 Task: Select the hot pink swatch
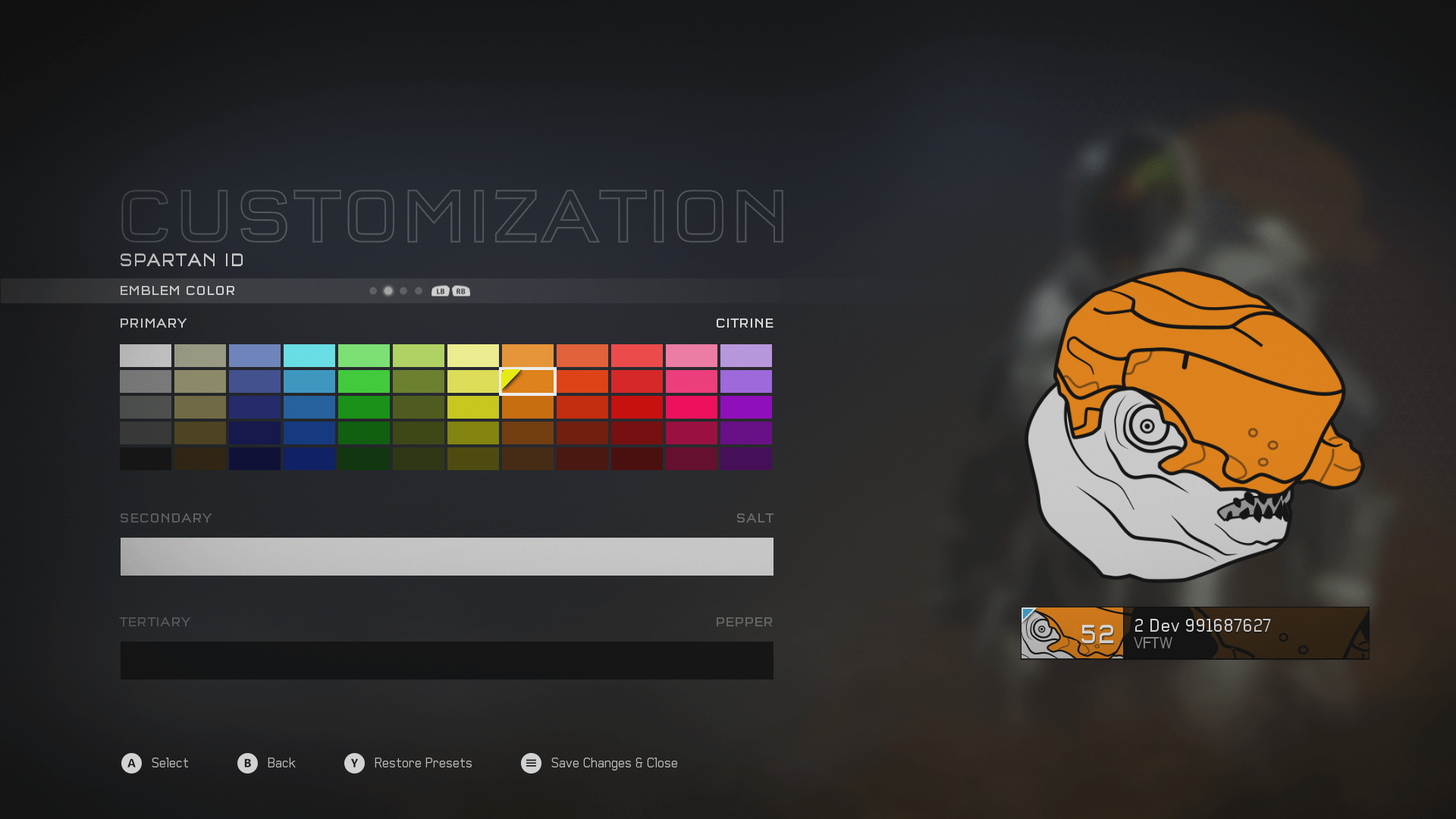point(691,407)
